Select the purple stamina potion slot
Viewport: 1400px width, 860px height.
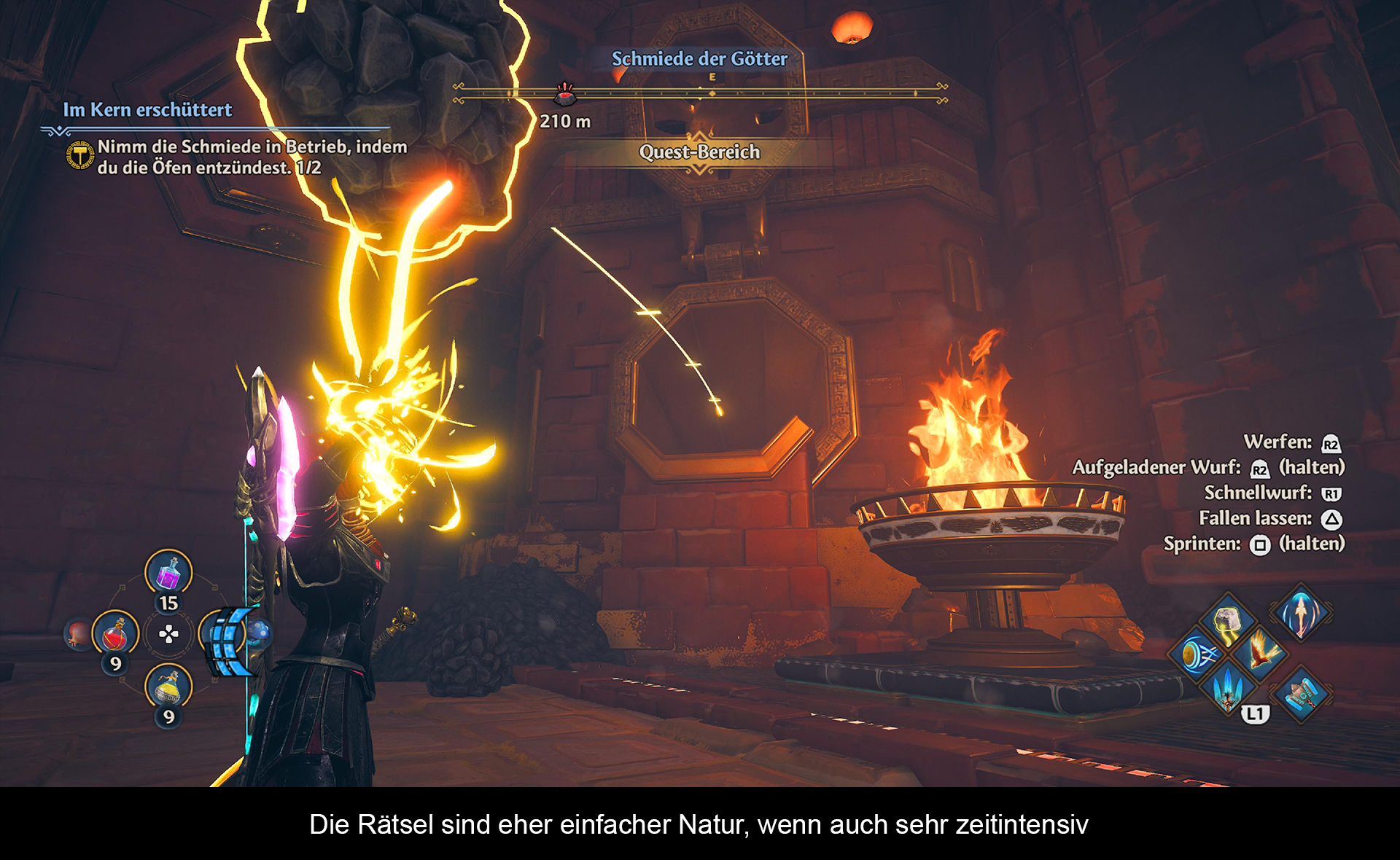pos(168,572)
